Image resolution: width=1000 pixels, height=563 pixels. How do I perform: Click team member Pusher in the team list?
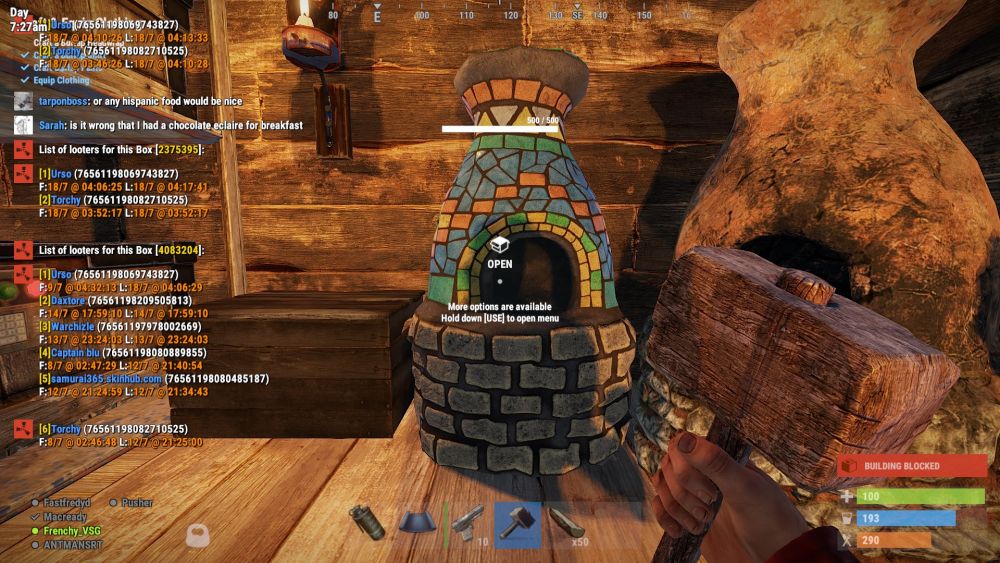coord(136,503)
